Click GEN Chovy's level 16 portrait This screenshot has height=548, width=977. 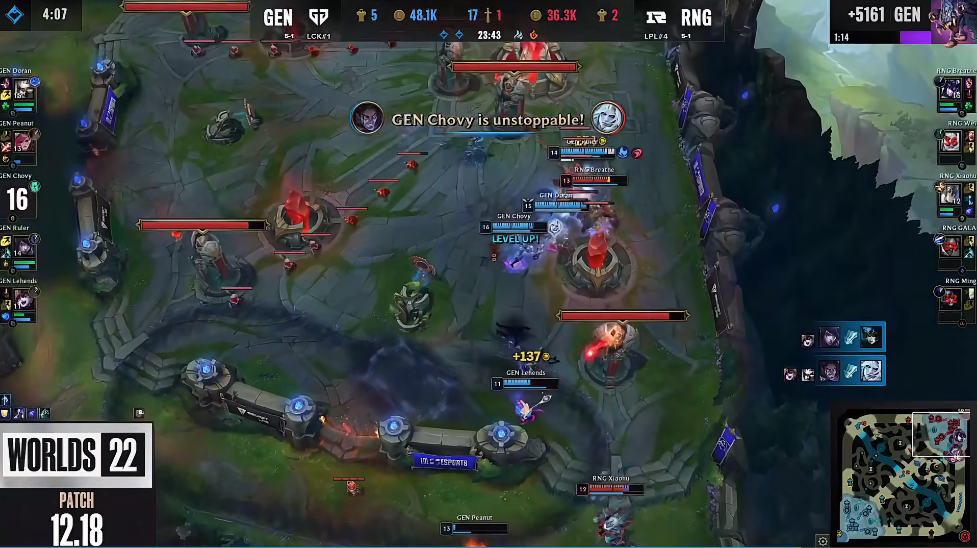point(18,197)
